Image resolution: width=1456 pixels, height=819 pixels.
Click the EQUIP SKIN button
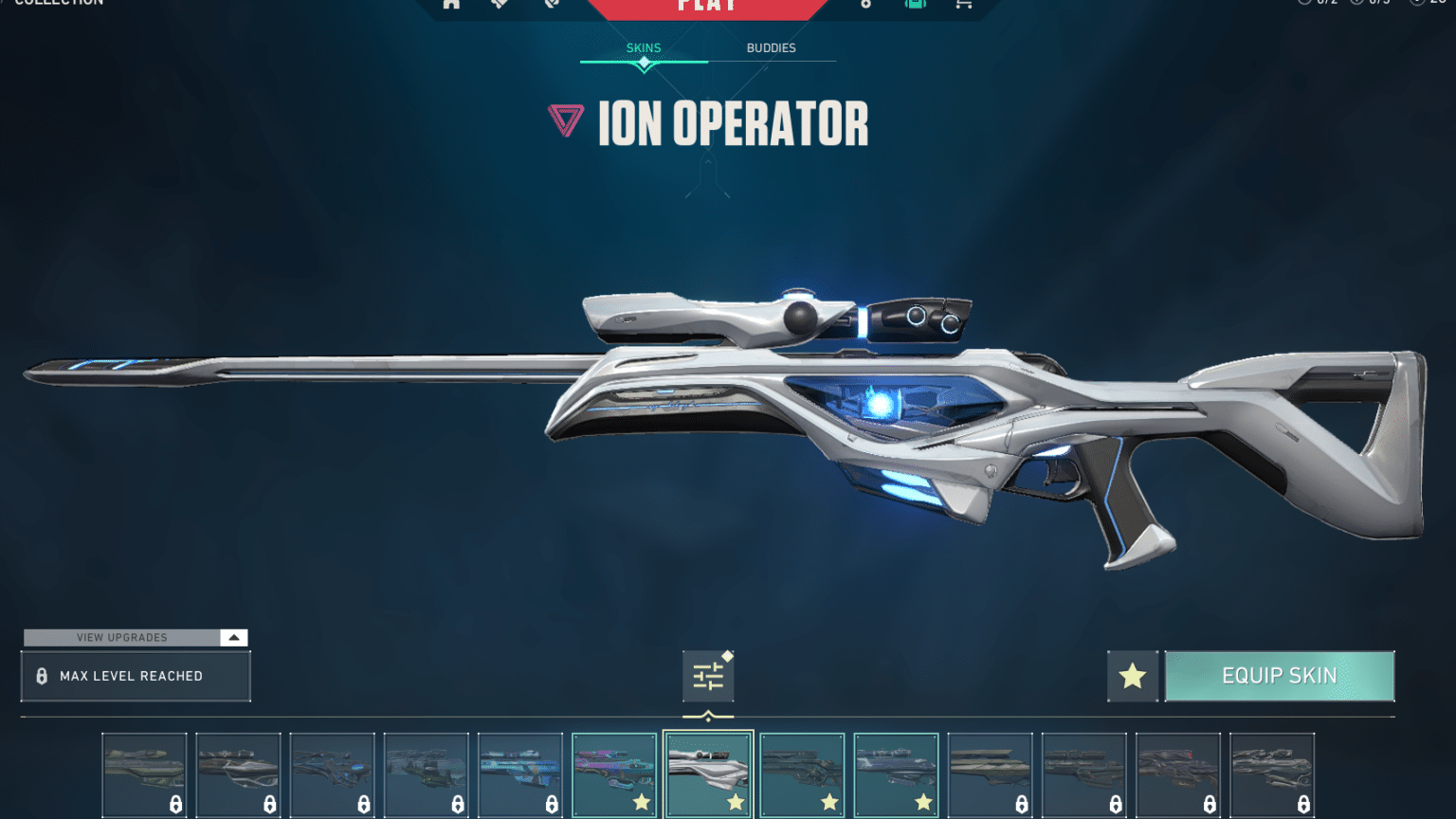click(1280, 675)
